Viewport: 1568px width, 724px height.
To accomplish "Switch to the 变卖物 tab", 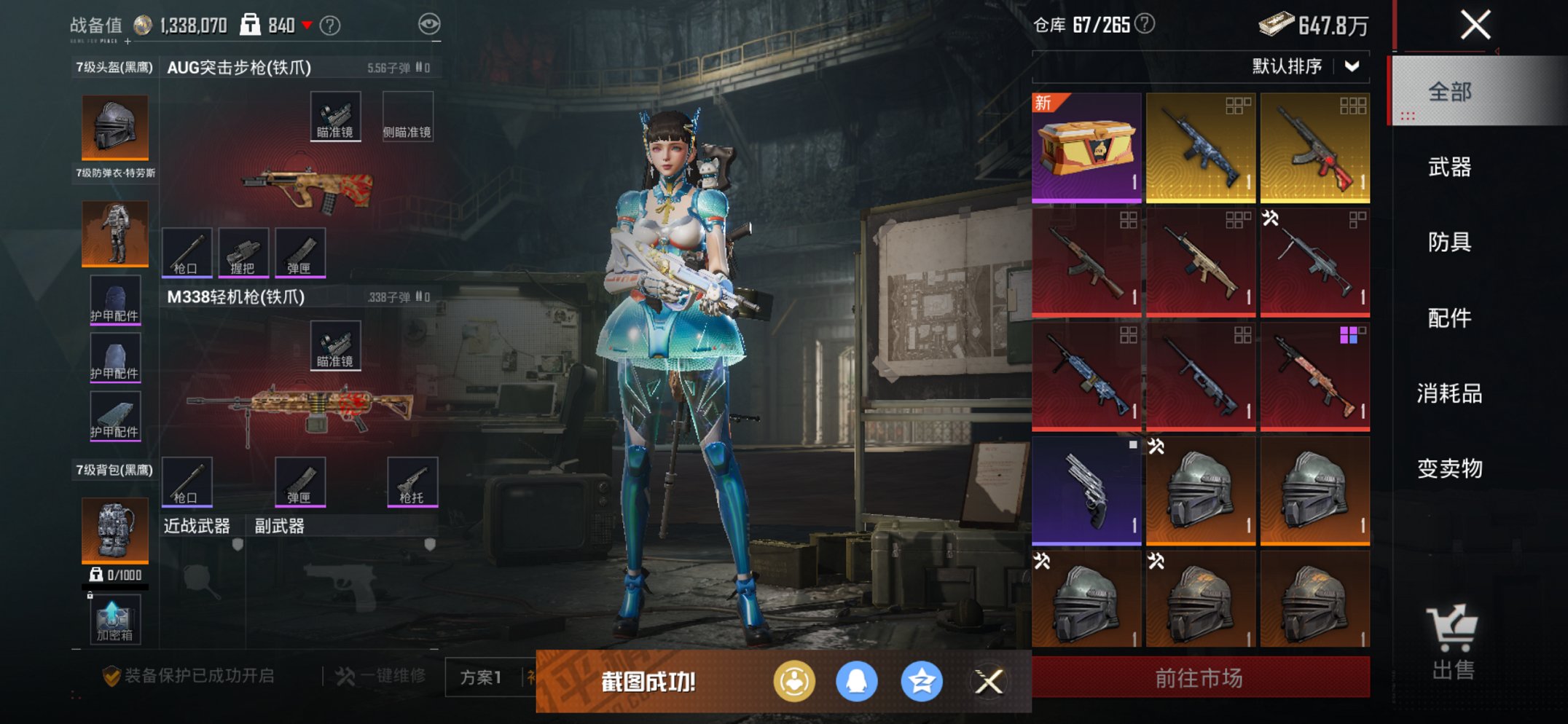I will tap(1449, 468).
